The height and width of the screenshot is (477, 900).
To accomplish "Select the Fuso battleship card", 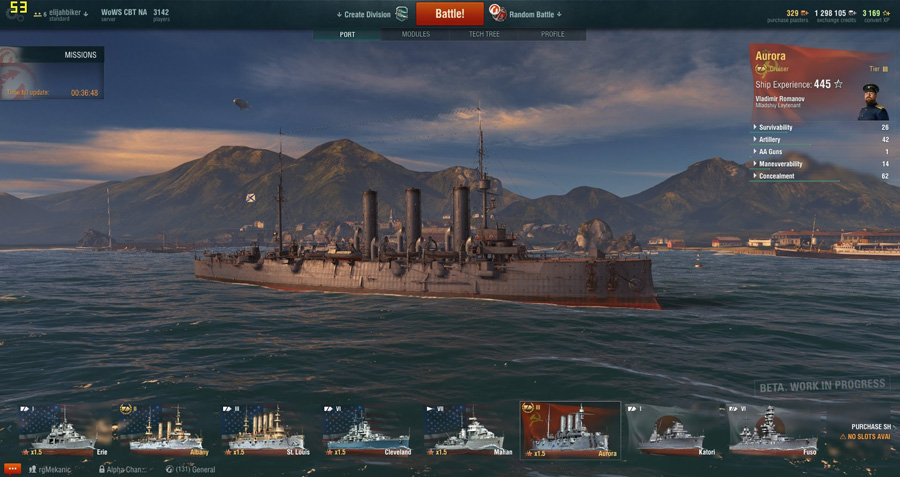I will coord(773,430).
